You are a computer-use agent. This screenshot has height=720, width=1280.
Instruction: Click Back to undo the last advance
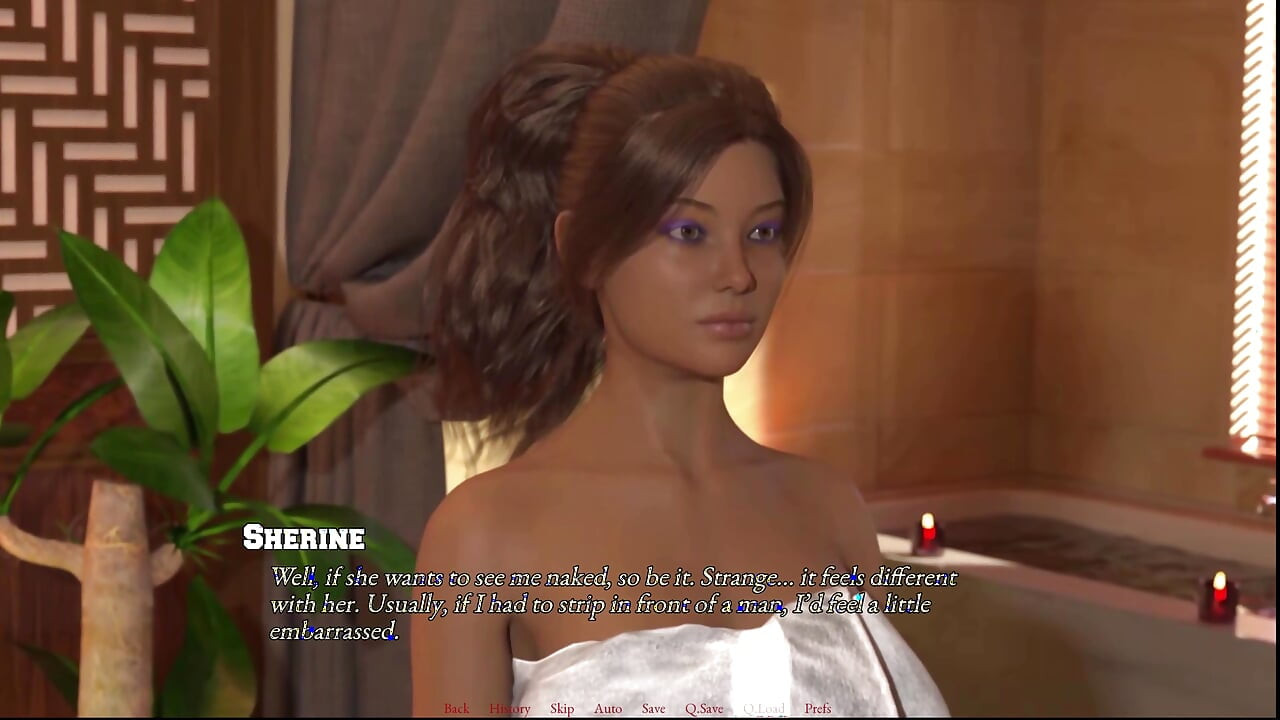(456, 708)
